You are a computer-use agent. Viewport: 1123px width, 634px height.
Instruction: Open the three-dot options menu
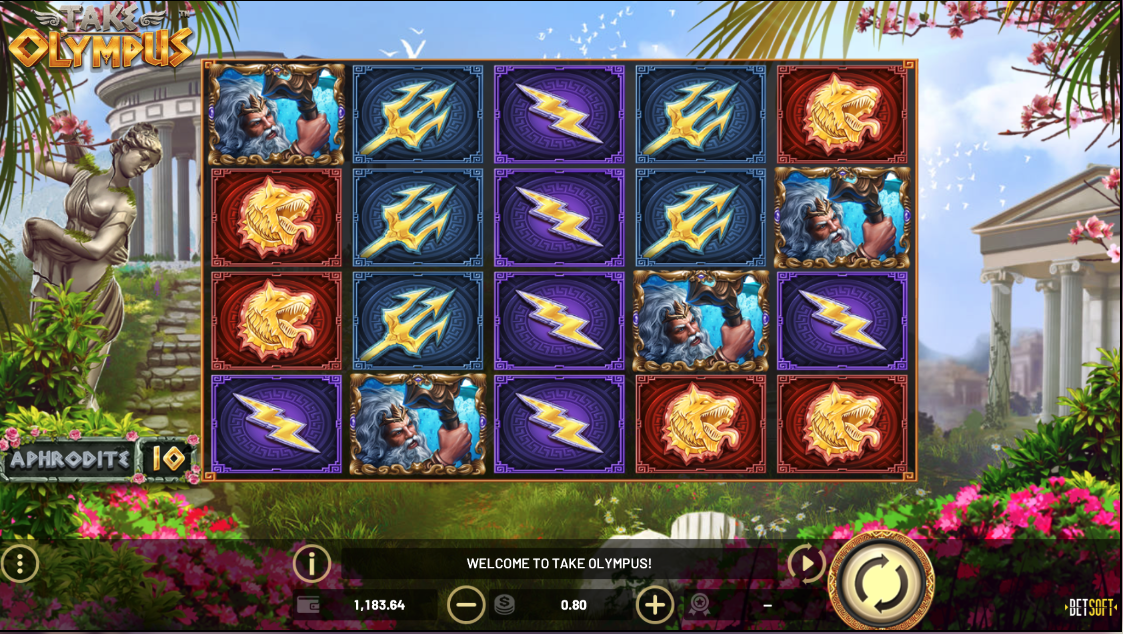pyautogui.click(x=19, y=564)
